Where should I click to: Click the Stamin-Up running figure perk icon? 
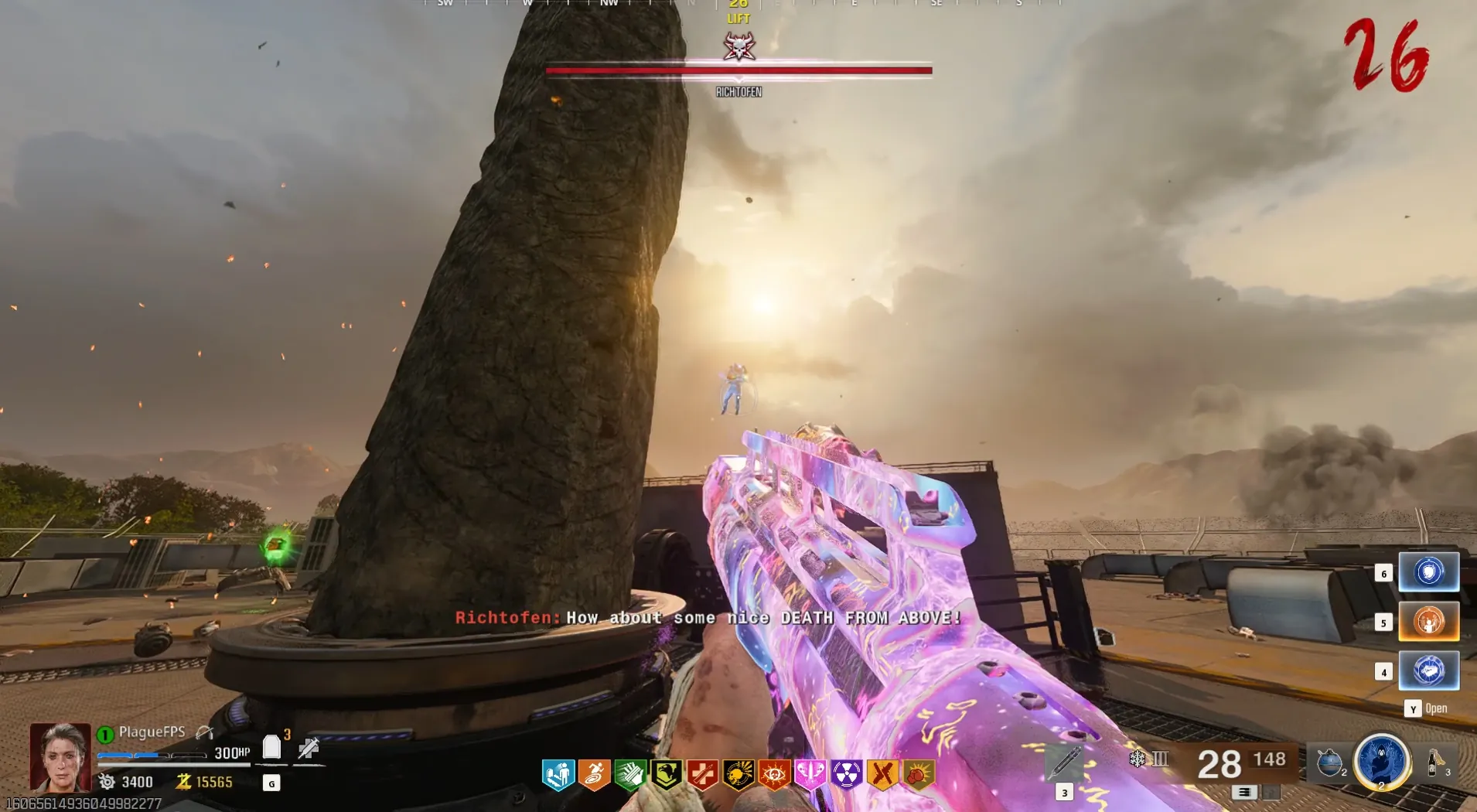coord(594,774)
